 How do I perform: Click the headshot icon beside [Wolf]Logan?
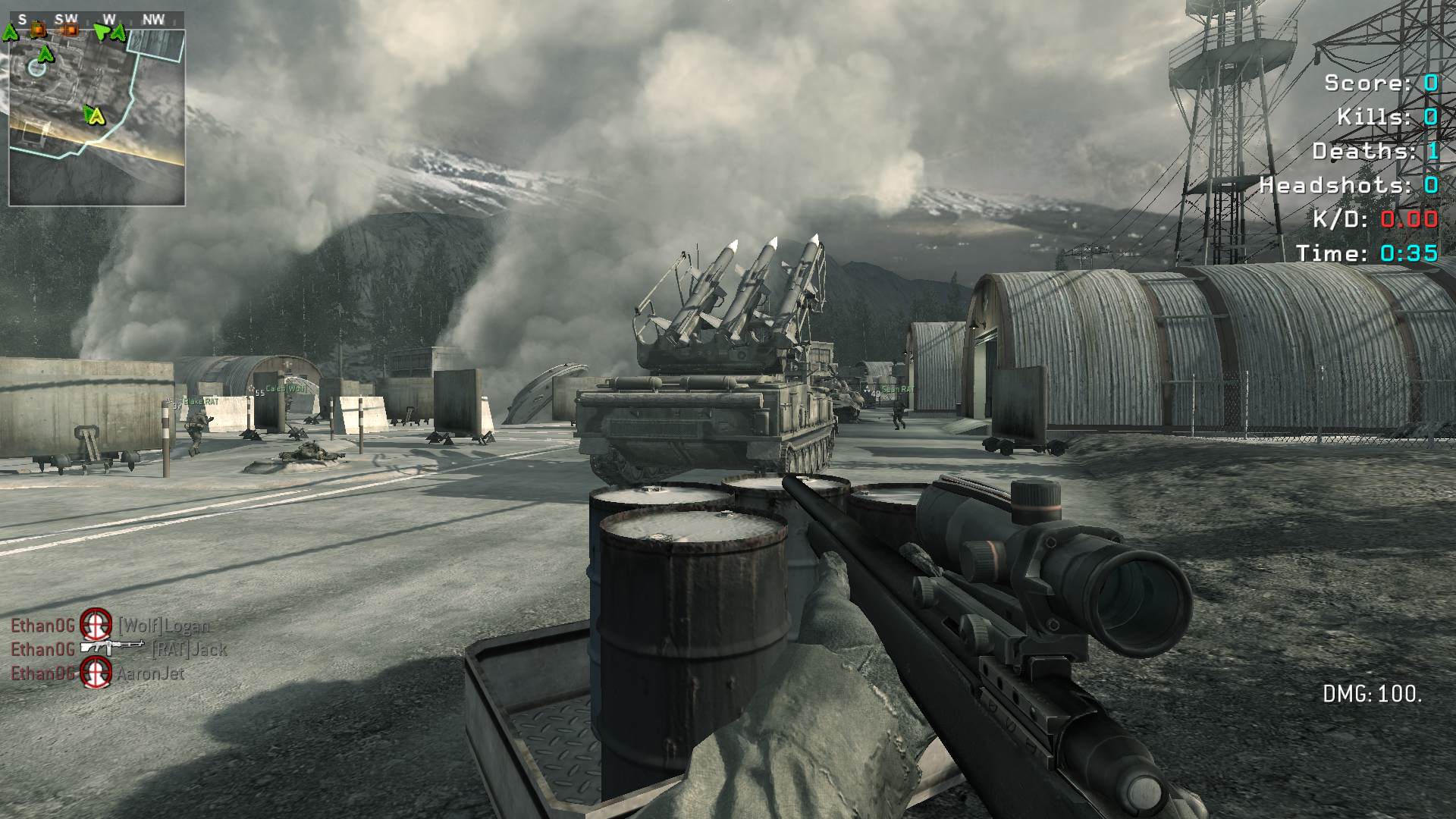click(x=96, y=624)
